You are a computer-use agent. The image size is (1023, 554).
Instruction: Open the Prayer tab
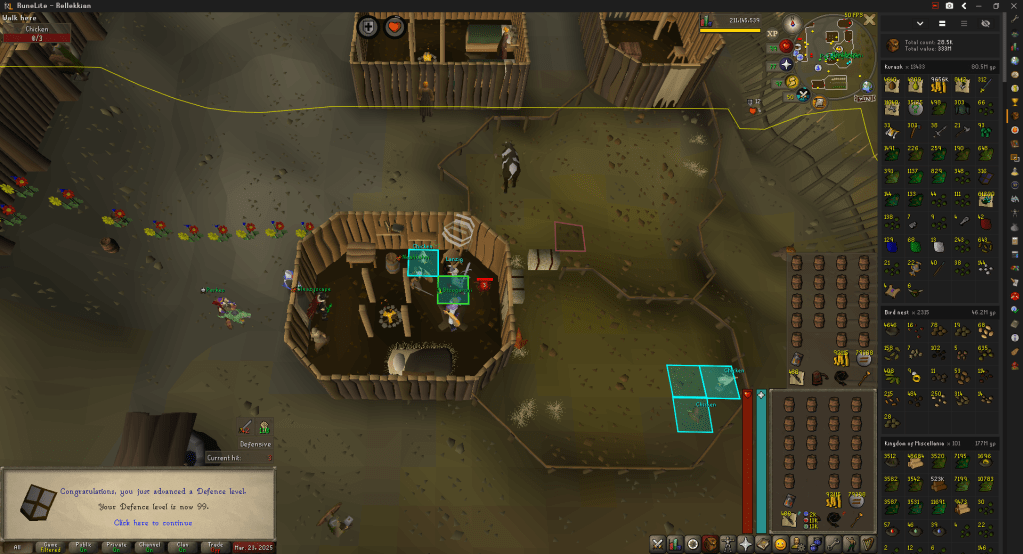click(x=745, y=544)
